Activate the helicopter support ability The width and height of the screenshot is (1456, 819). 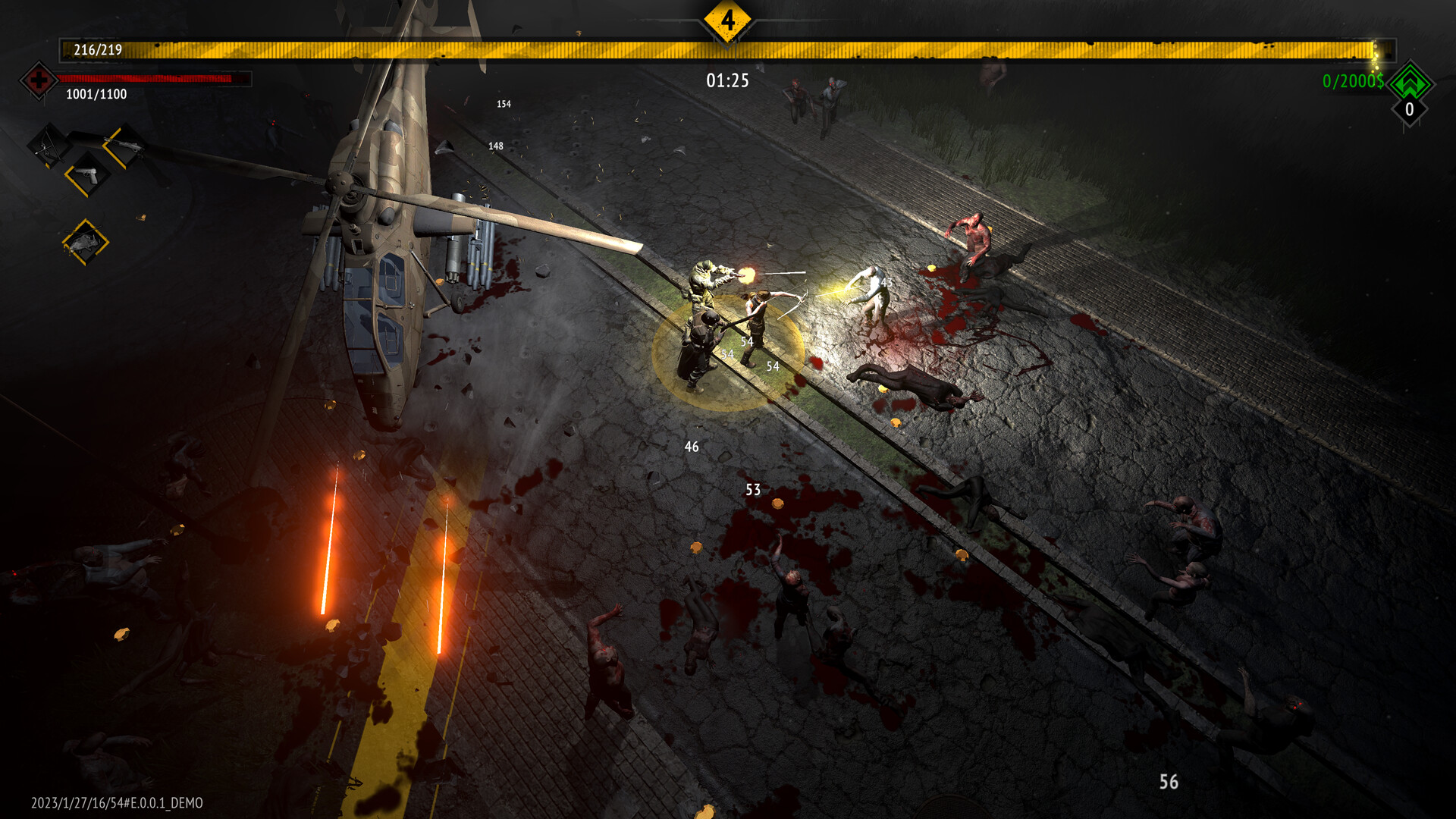pyautogui.click(x=85, y=243)
